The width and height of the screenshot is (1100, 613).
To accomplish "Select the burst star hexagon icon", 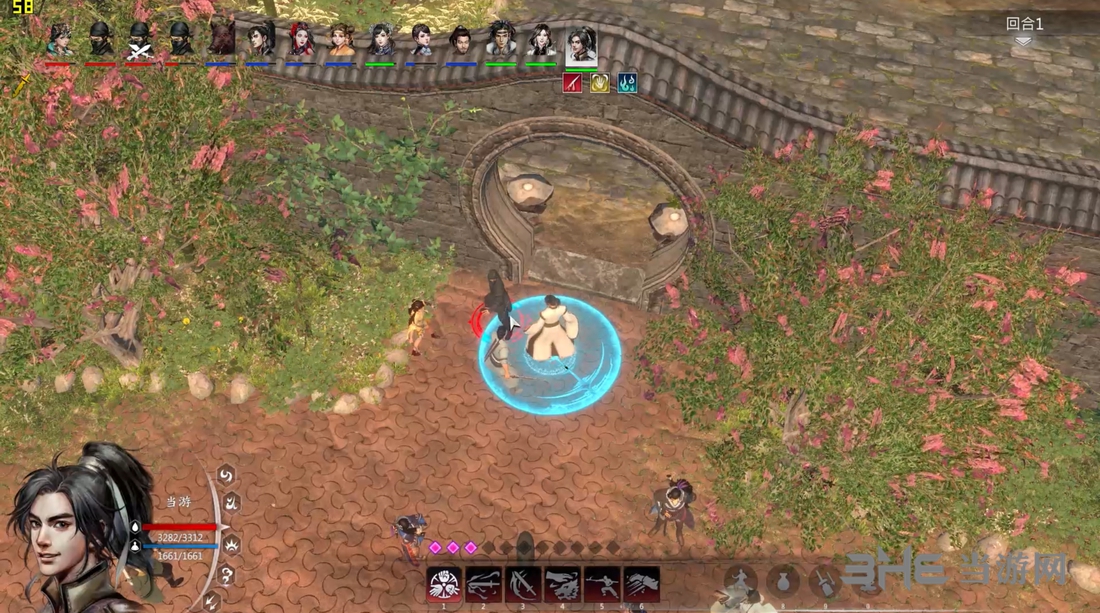I will pos(231,545).
